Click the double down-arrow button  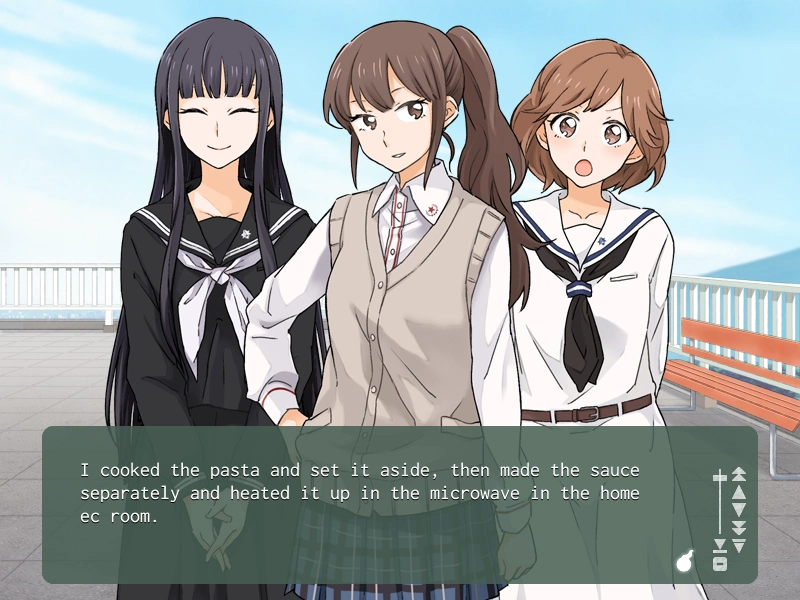tap(739, 527)
